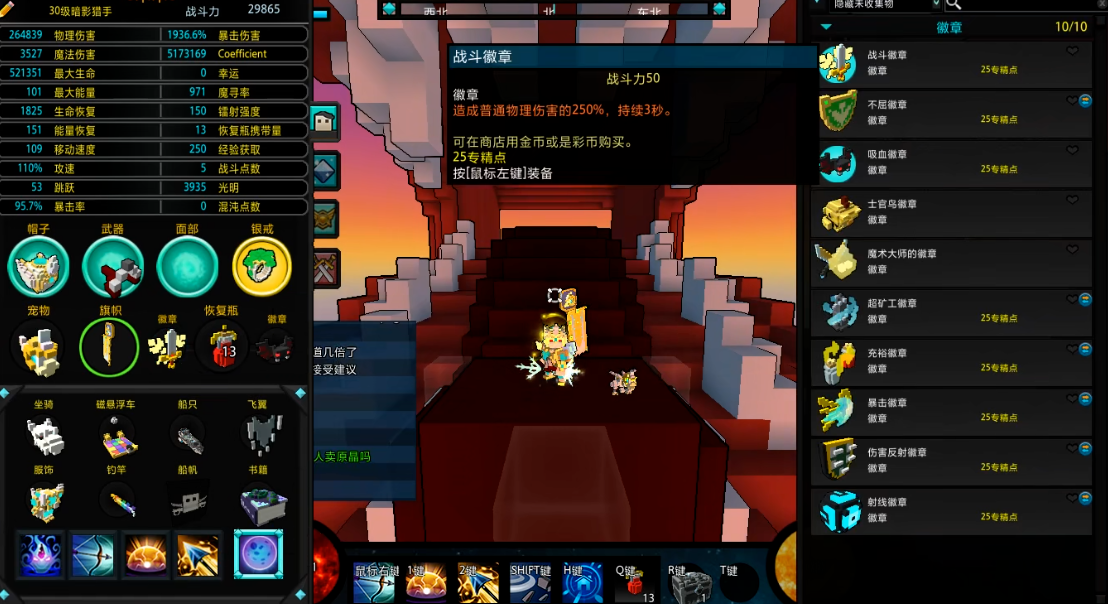The width and height of the screenshot is (1108, 604).
Task: Open the 飞翼 wings slot
Action: pos(259,435)
